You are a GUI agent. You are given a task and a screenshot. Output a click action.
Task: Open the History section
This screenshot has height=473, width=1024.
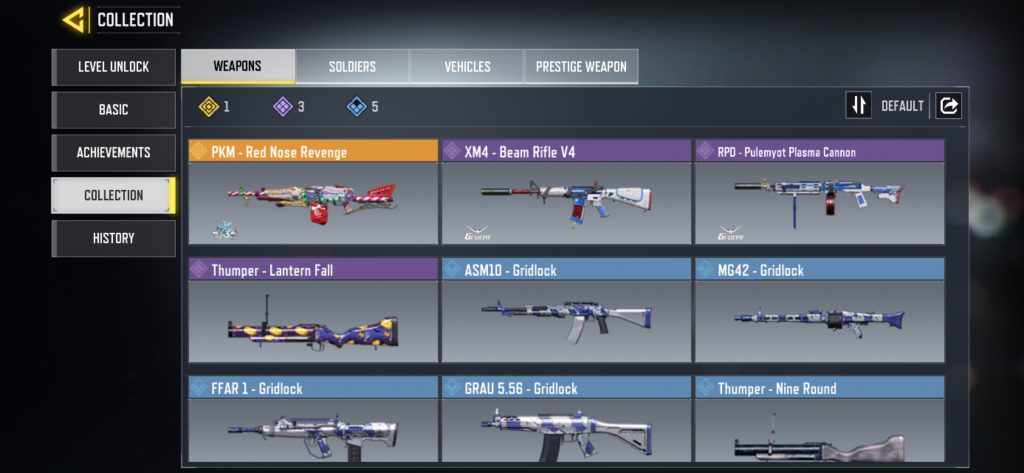[x=113, y=239]
